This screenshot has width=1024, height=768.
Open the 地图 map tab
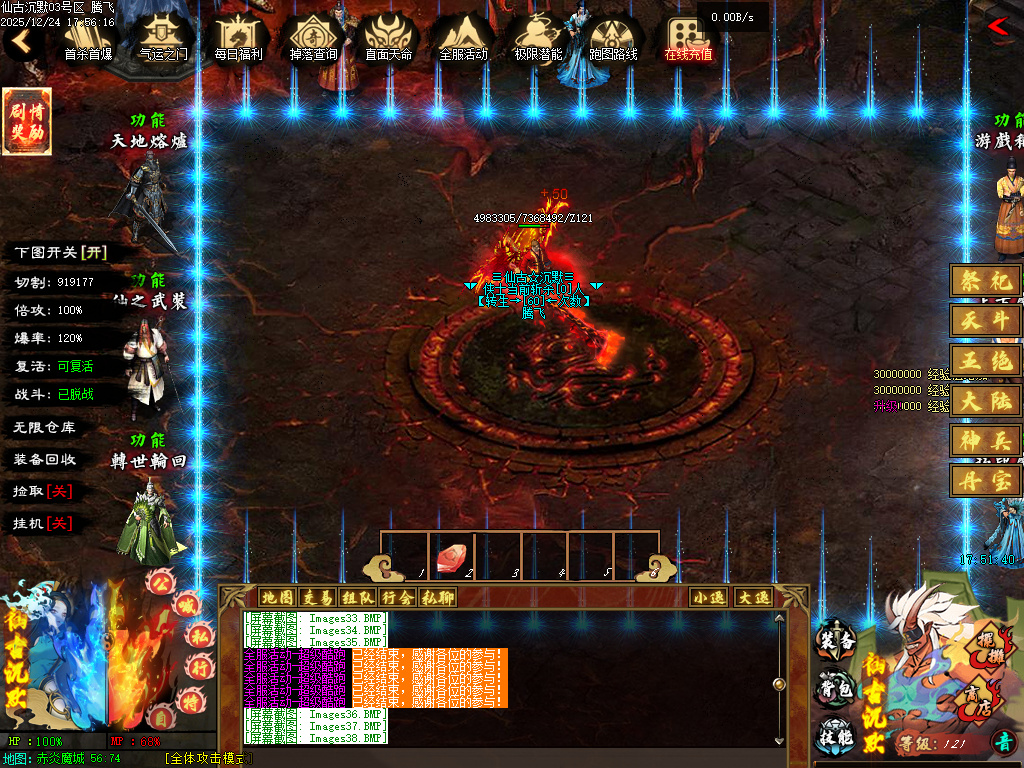coord(277,598)
